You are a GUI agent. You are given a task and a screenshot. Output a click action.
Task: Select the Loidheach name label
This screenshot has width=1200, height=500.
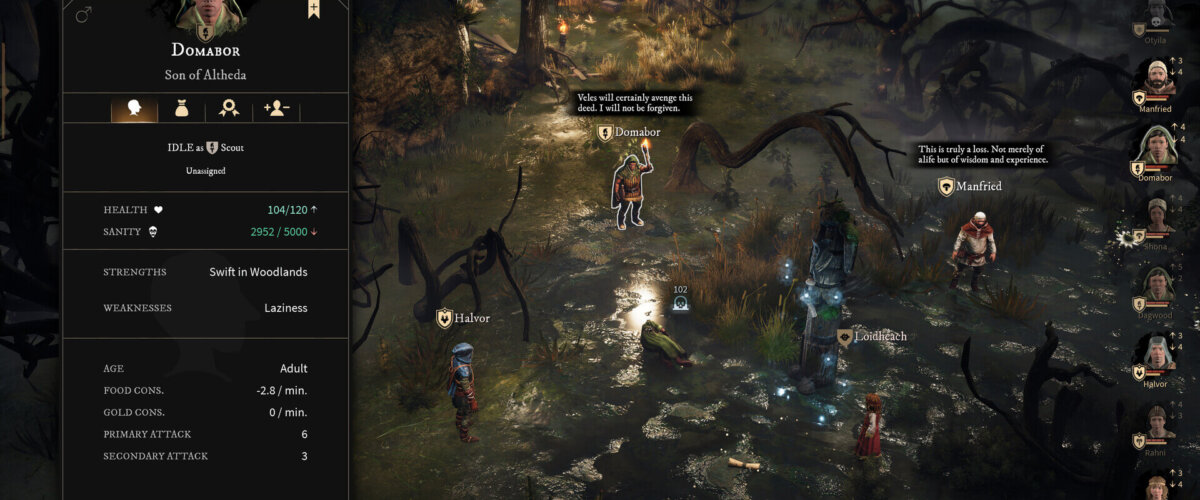[873, 337]
